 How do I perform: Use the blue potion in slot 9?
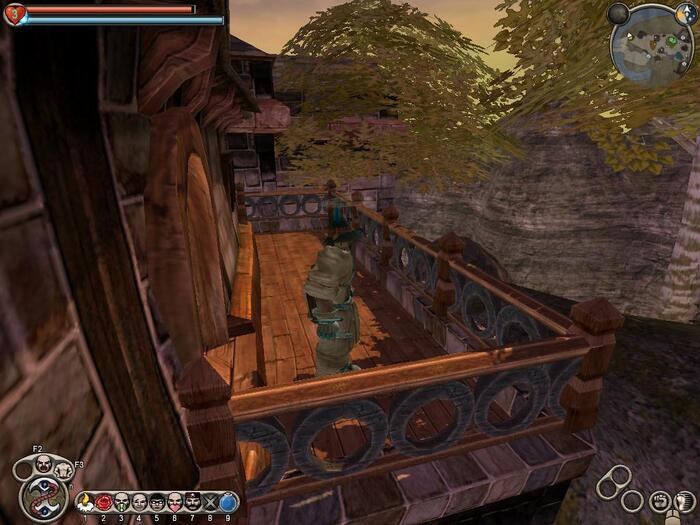pos(229,501)
